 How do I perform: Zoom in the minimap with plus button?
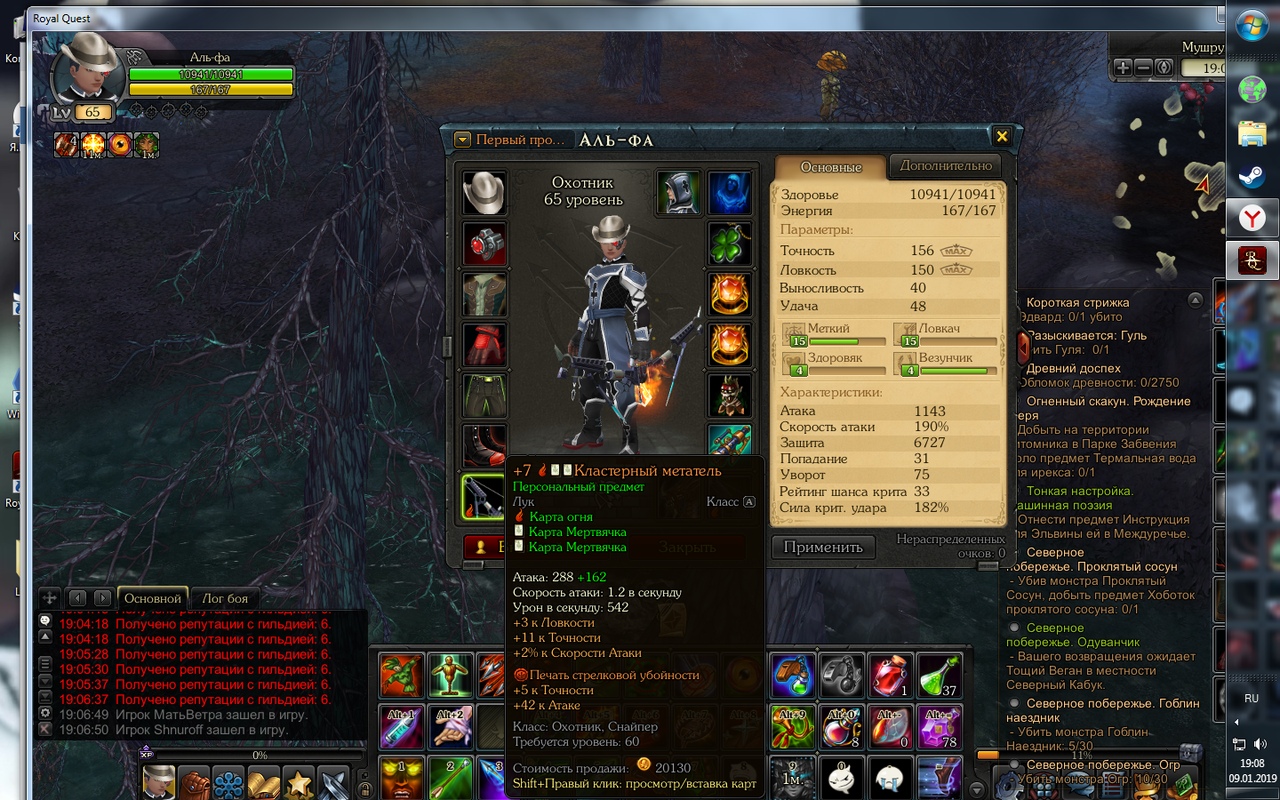(x=1123, y=68)
